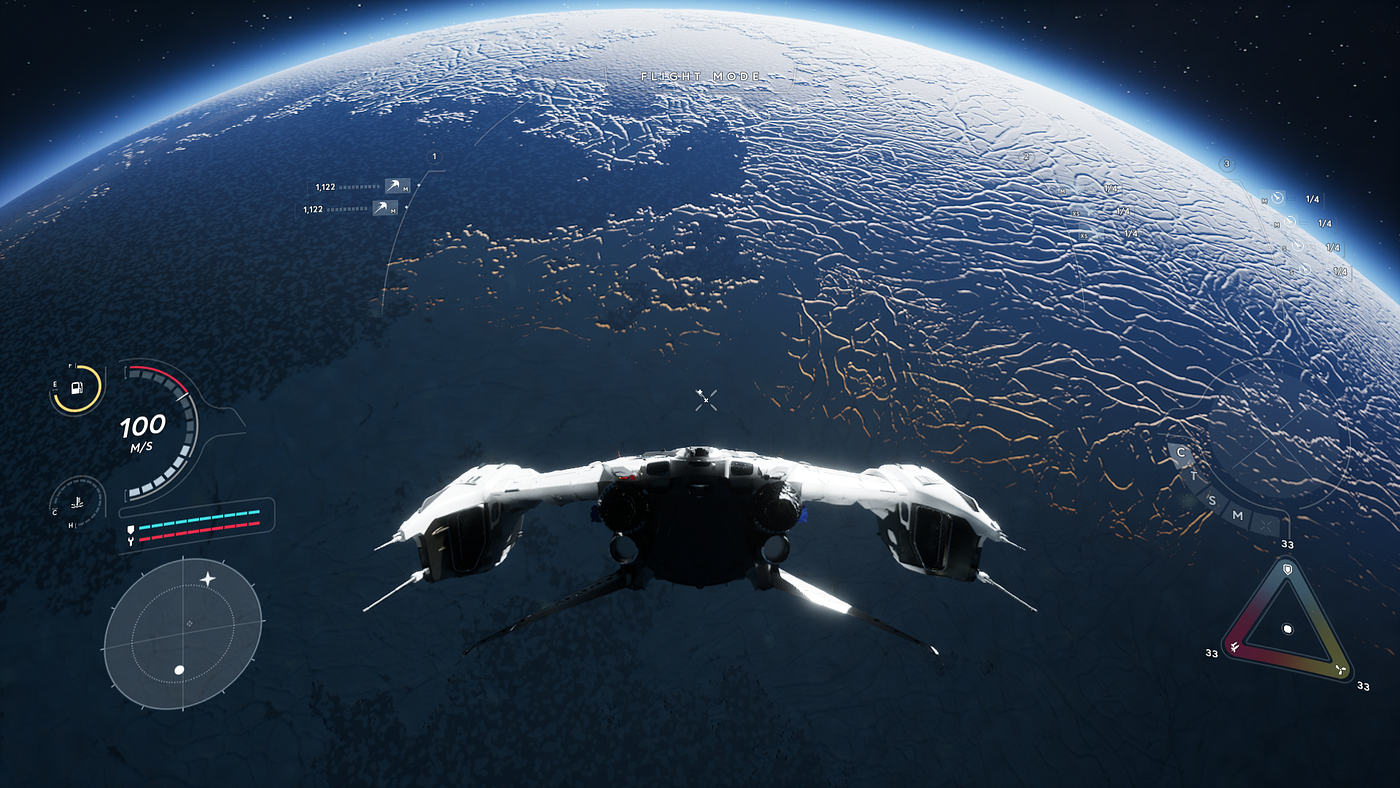Click the missile icon beside the 1/4 ammo counter
The width and height of the screenshot is (1400, 788).
point(1277,198)
